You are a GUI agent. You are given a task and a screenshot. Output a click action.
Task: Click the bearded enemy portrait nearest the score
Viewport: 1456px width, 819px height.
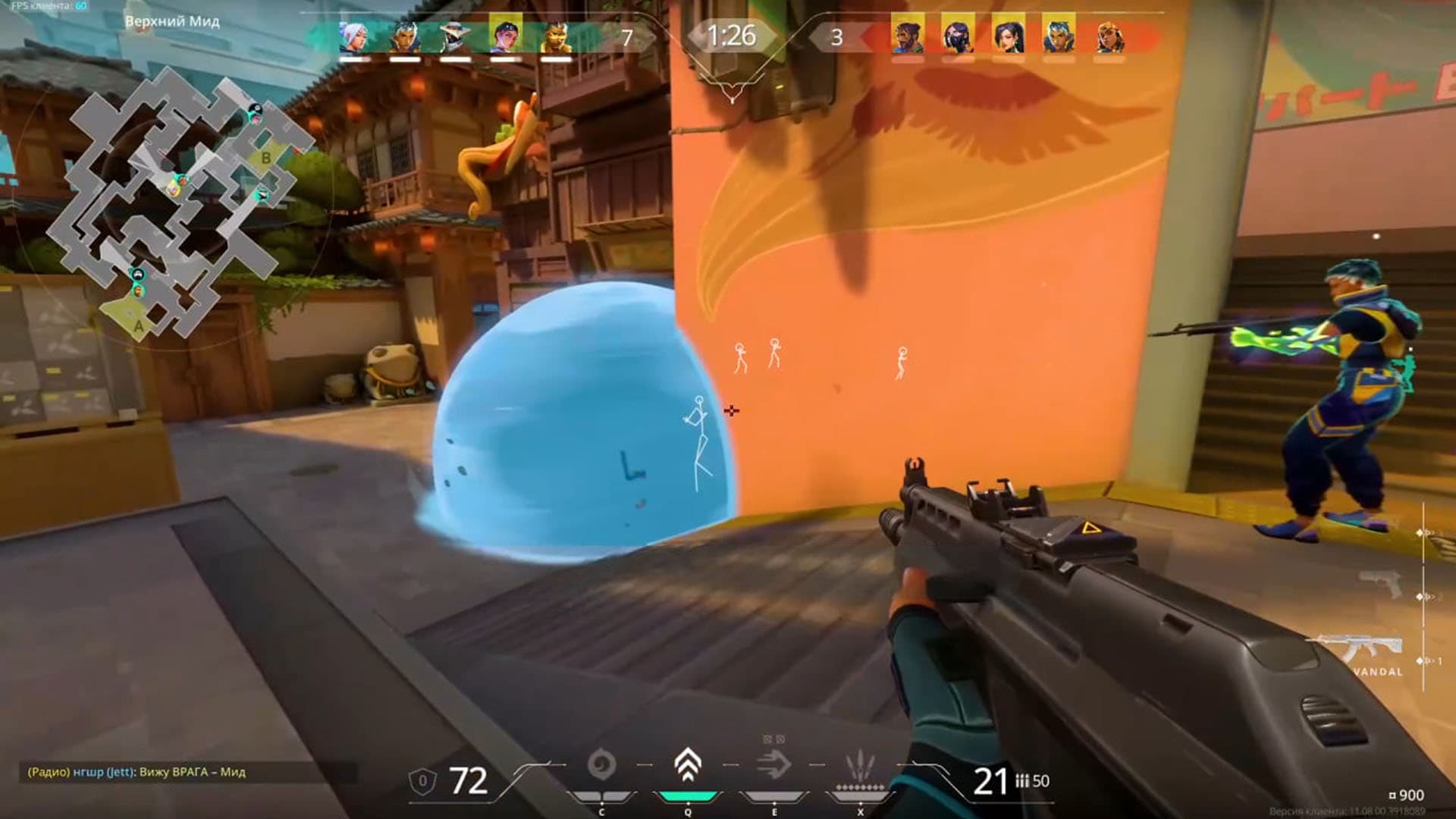[x=907, y=36]
